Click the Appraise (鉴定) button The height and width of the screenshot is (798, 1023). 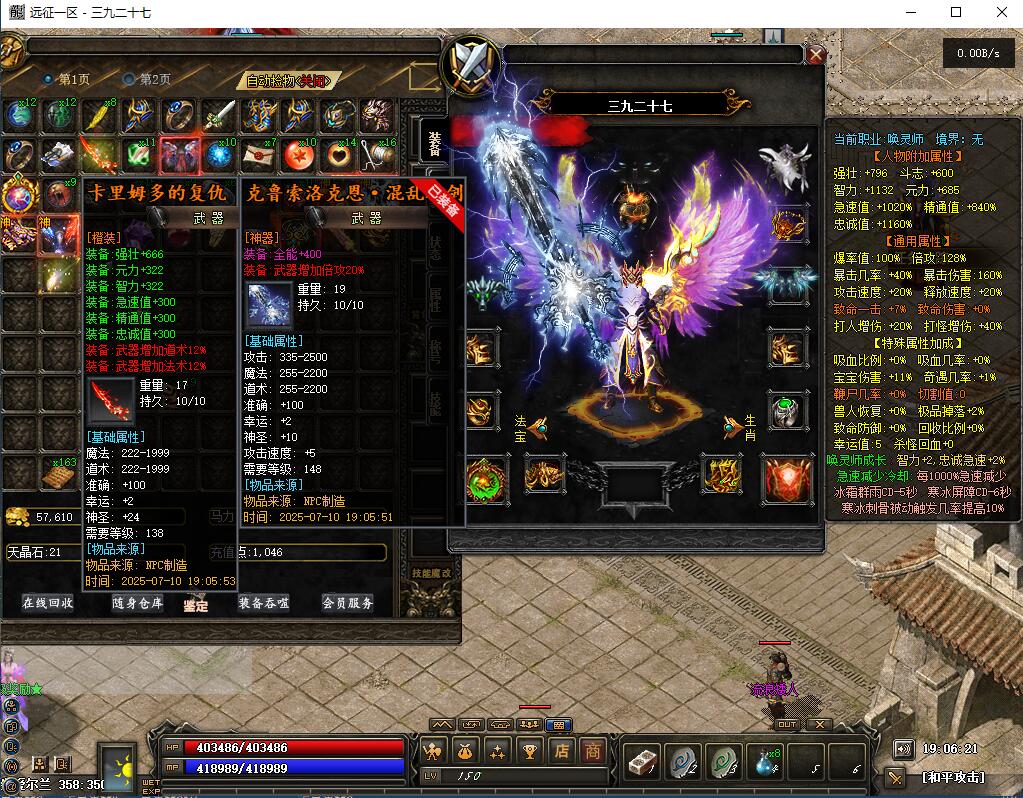196,604
